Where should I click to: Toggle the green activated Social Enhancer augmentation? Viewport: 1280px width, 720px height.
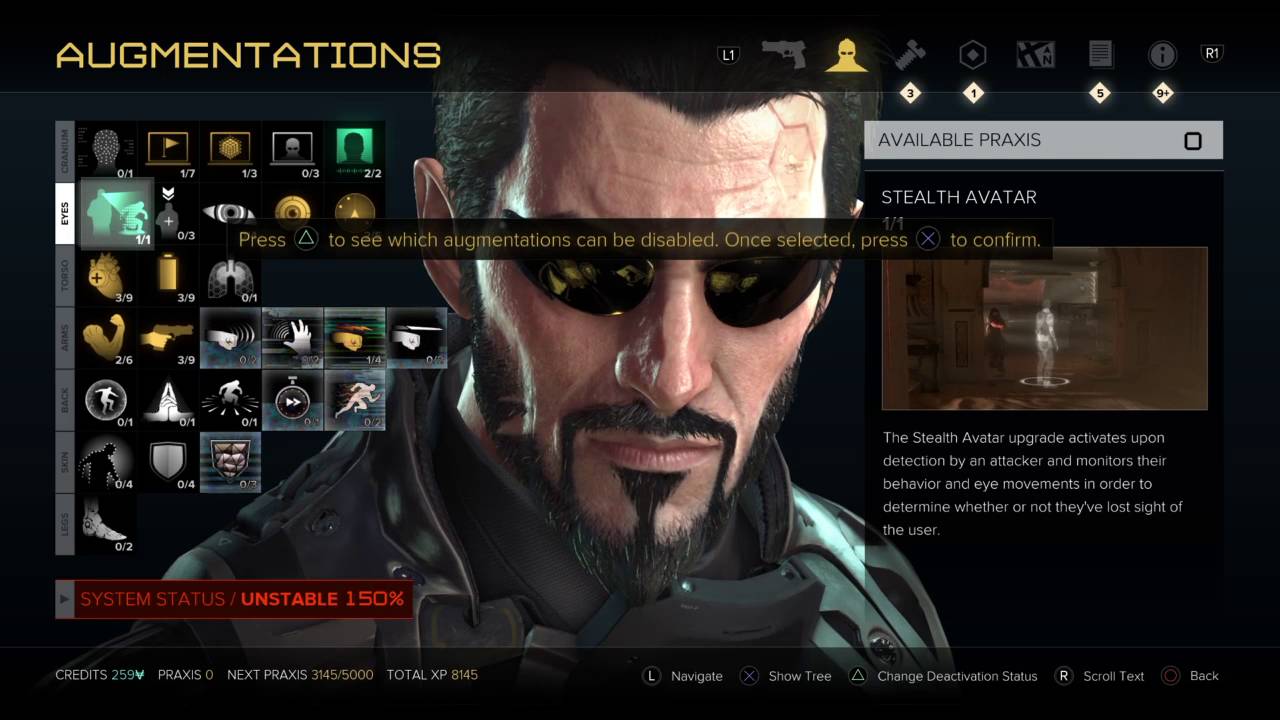tap(355, 148)
